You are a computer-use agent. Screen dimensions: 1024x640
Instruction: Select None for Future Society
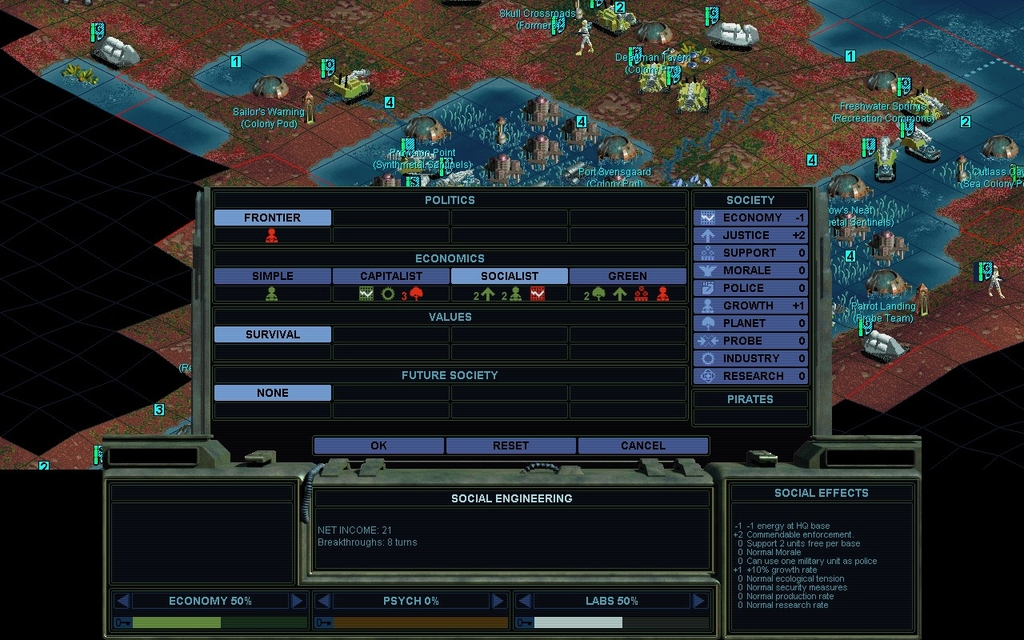(272, 393)
